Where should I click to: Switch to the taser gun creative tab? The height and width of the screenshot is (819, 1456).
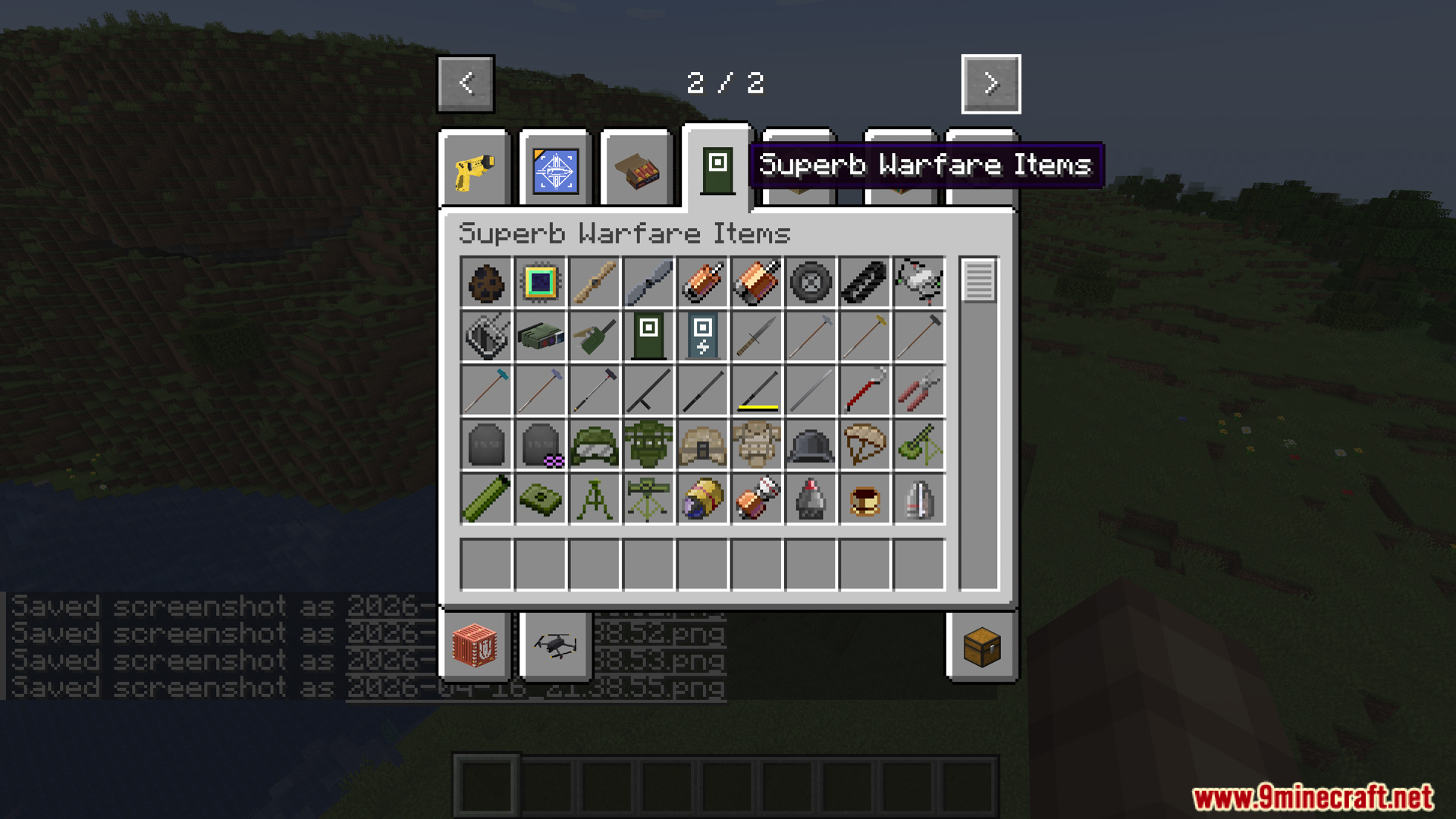(x=474, y=168)
